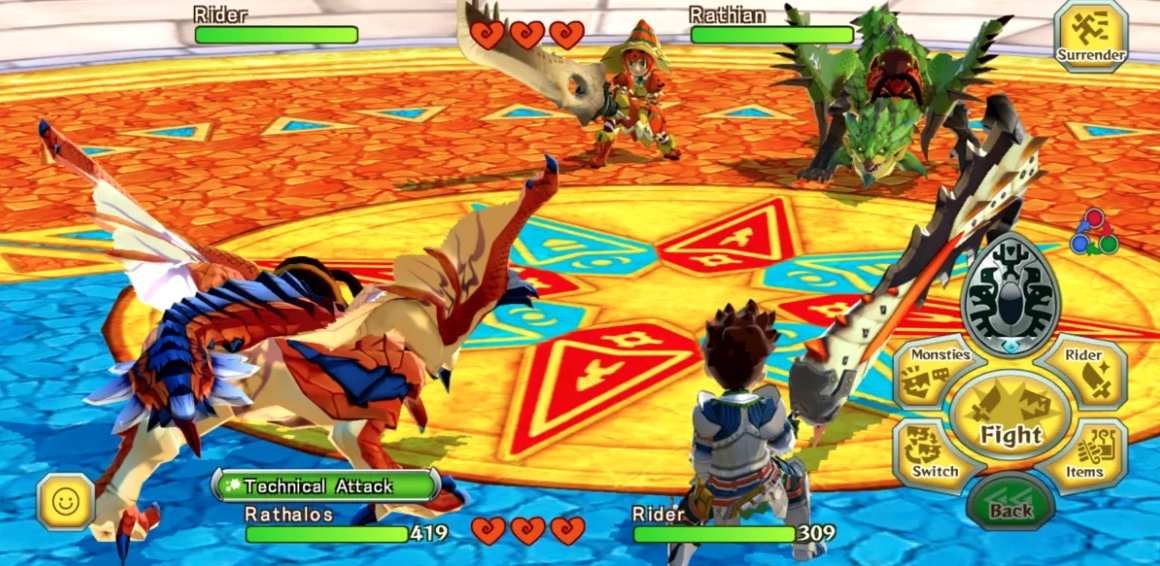Choose the Fight command
This screenshot has height=566, width=1160.
point(1010,418)
